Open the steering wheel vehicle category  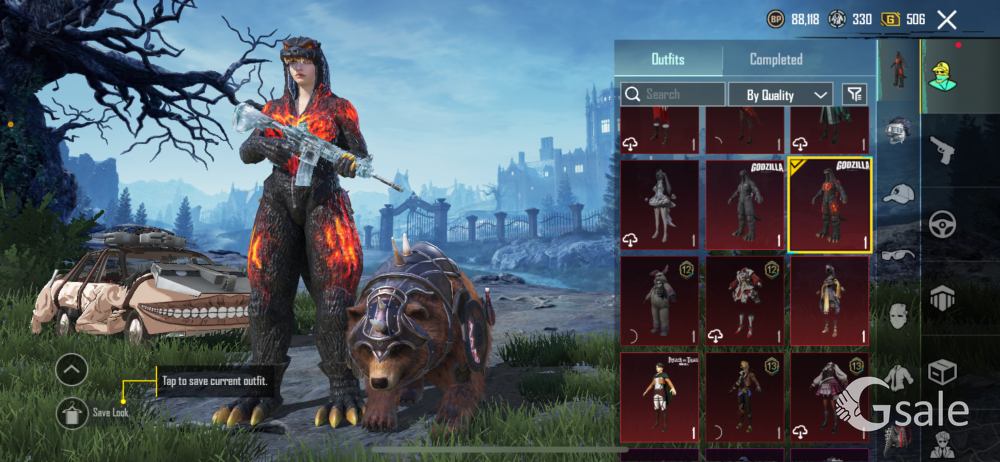coord(941,223)
